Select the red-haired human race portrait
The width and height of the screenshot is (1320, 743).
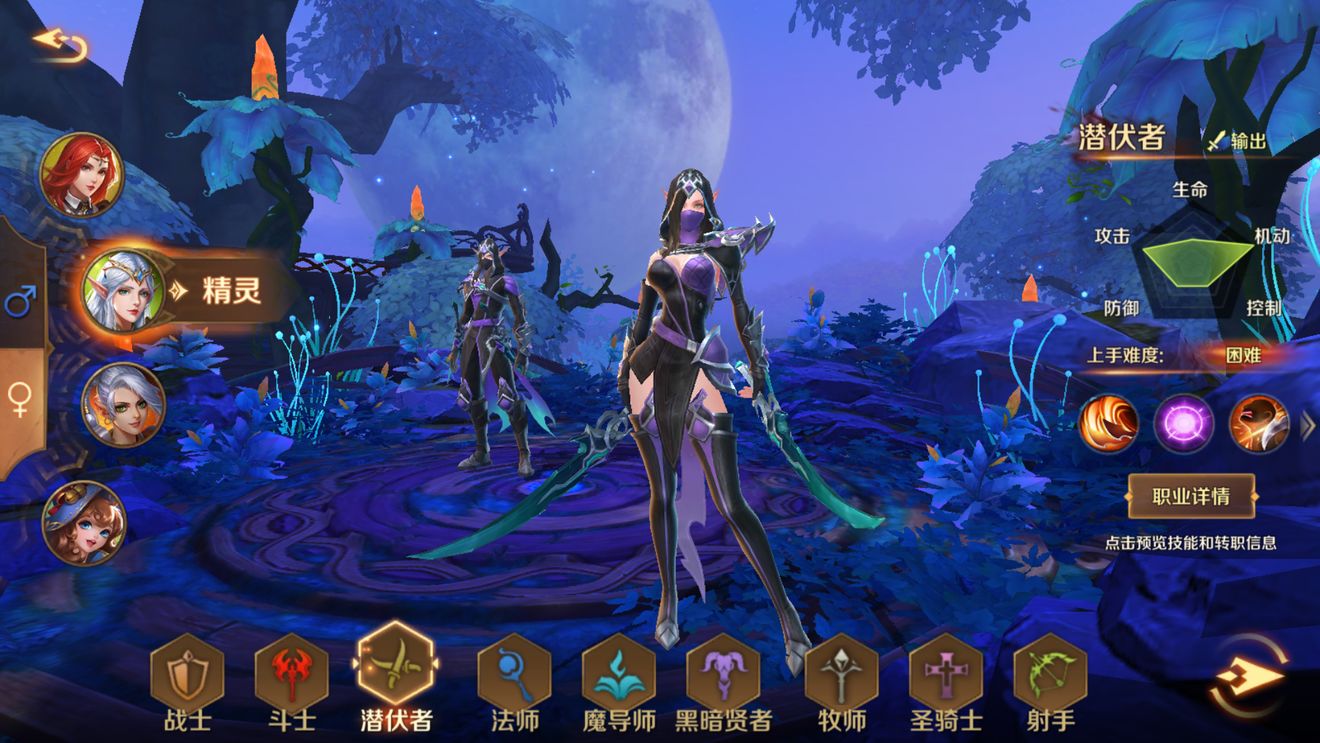point(81,175)
